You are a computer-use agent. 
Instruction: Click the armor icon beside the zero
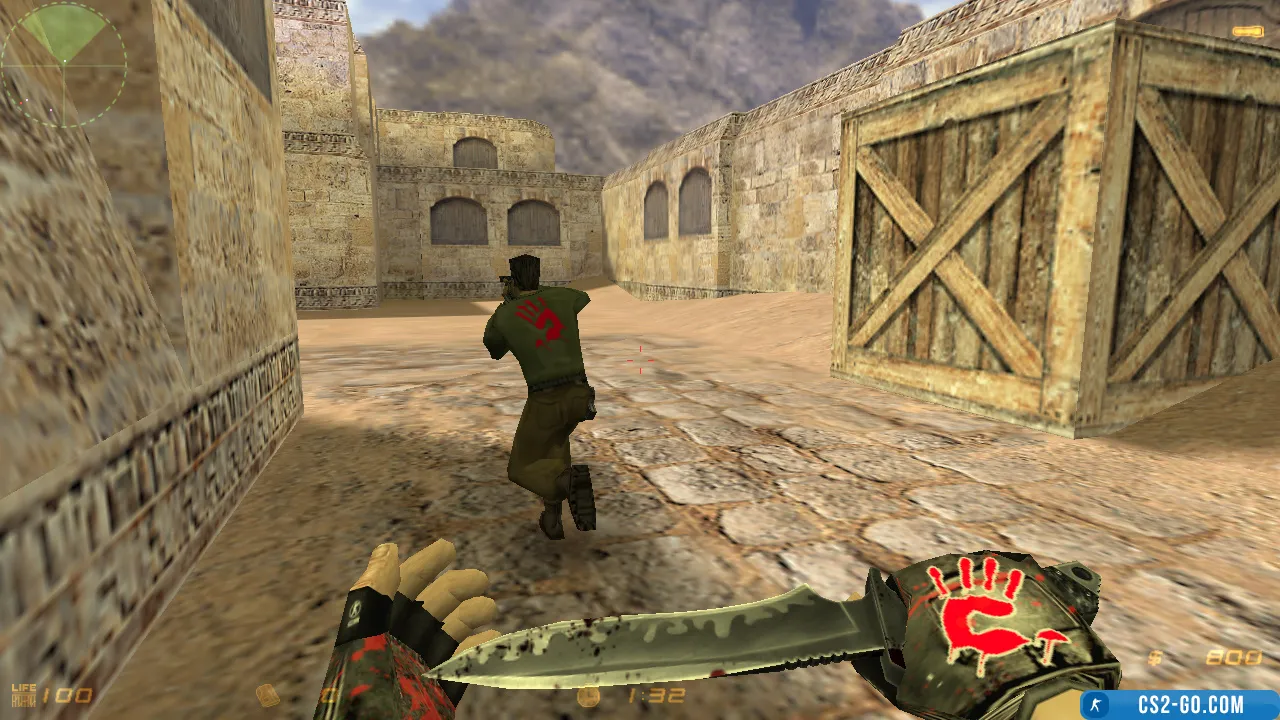[268, 695]
